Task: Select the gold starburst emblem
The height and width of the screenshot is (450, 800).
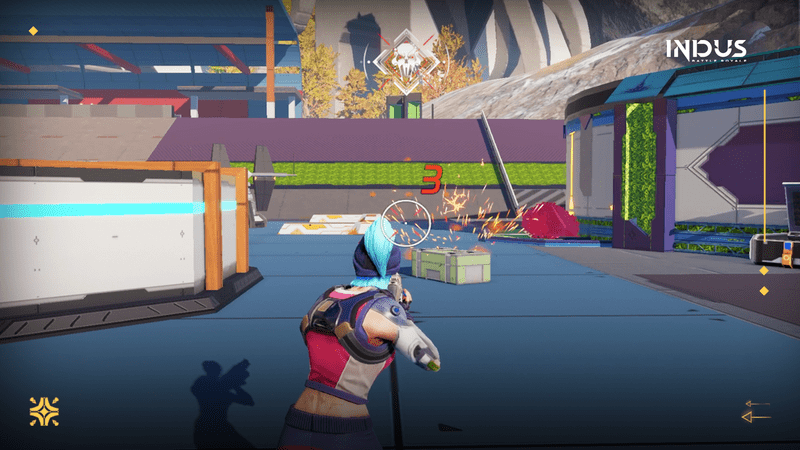Action: click(44, 410)
